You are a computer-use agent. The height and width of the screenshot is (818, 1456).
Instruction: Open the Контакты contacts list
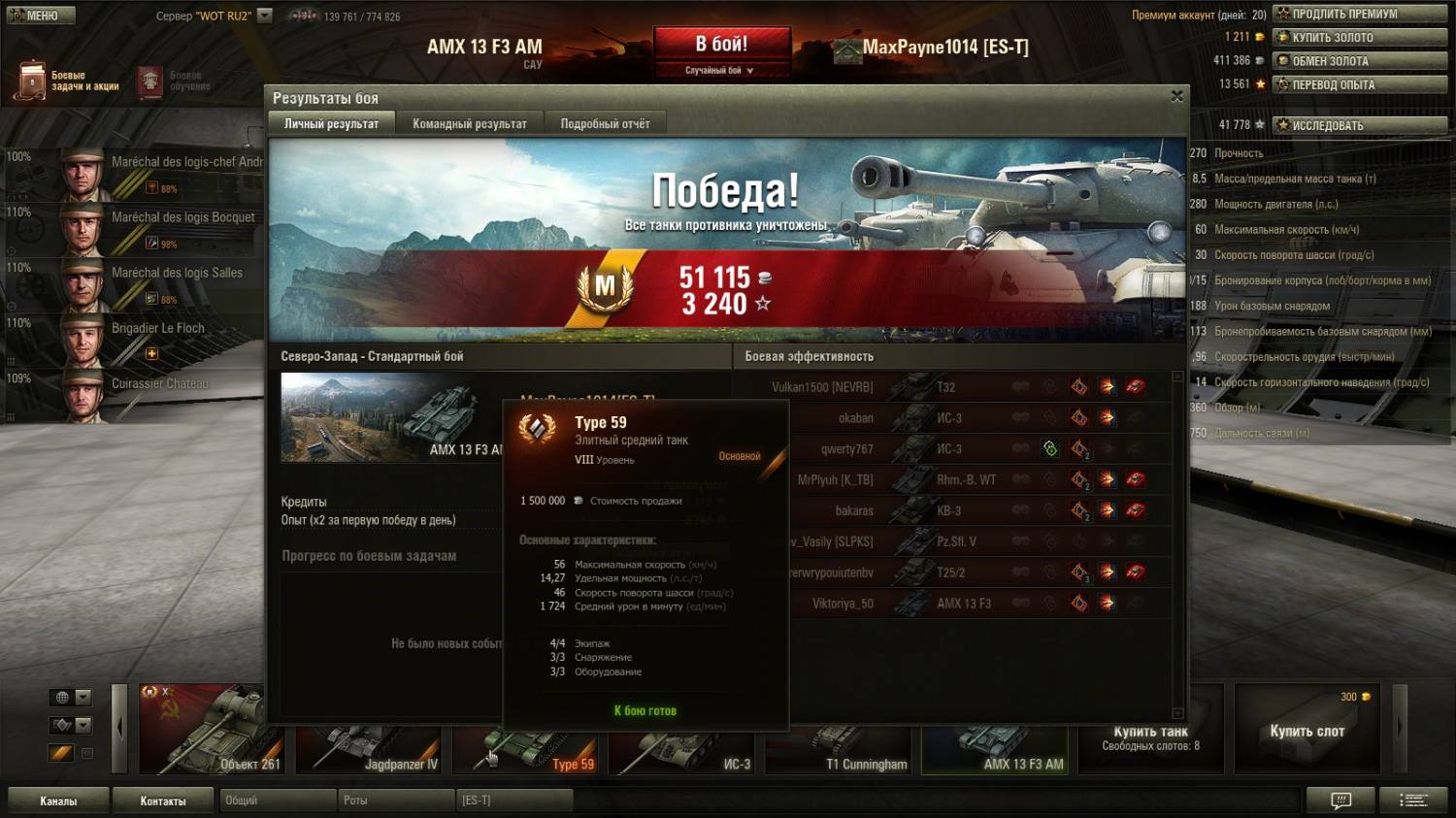point(163,801)
